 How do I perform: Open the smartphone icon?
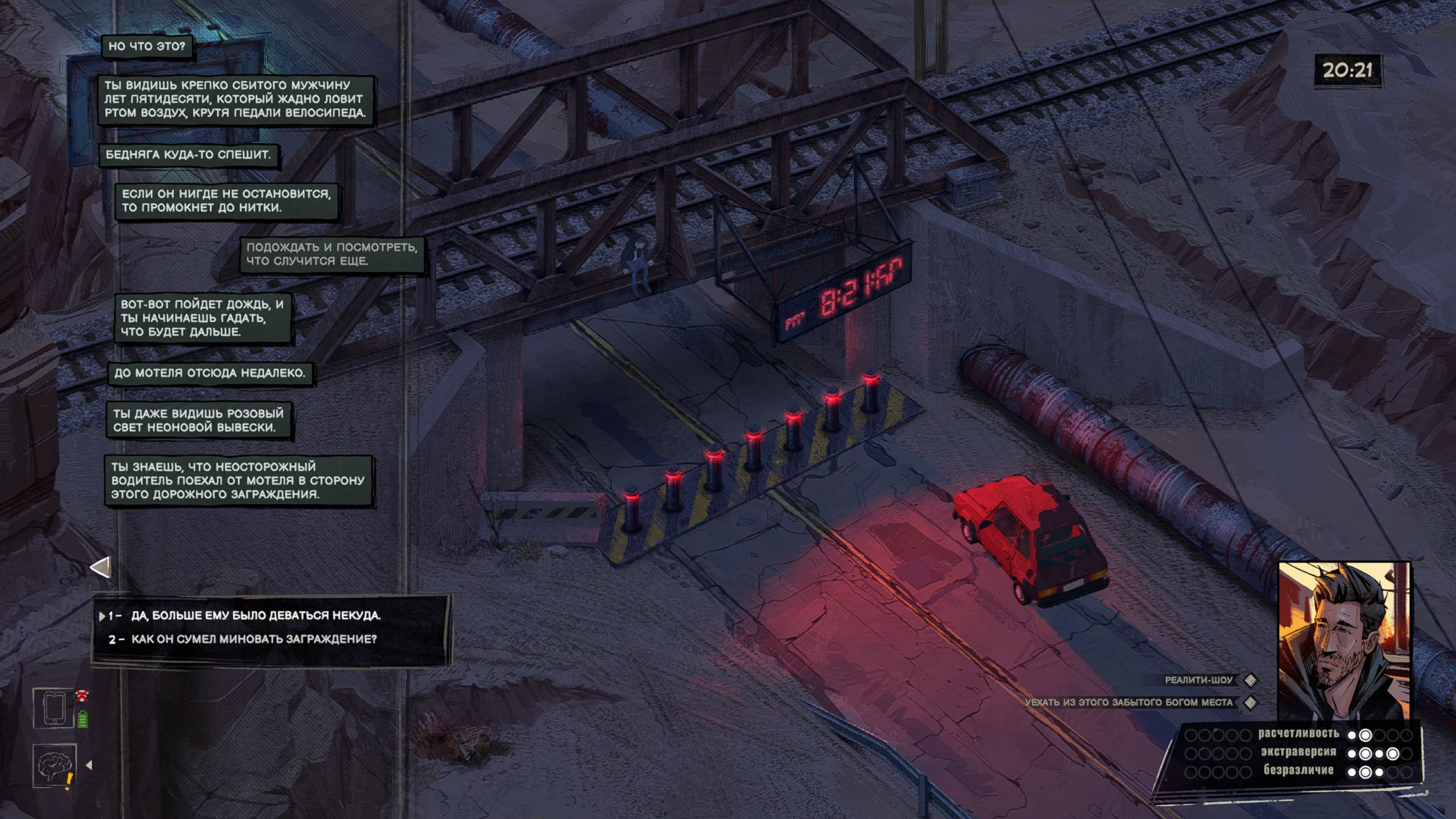[53, 708]
